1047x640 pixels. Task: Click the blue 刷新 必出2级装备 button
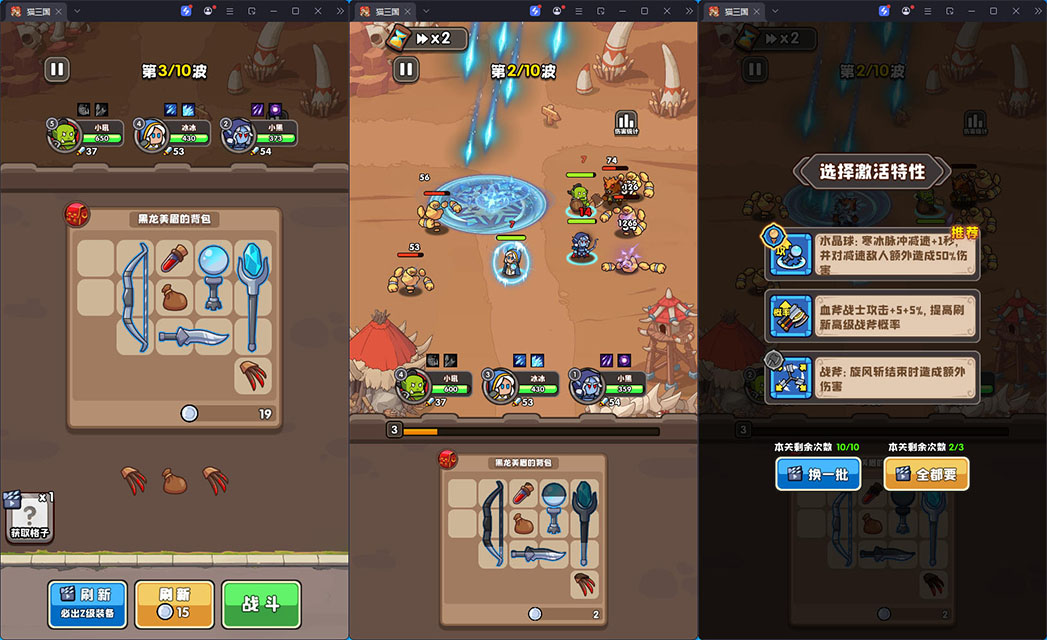[87, 604]
